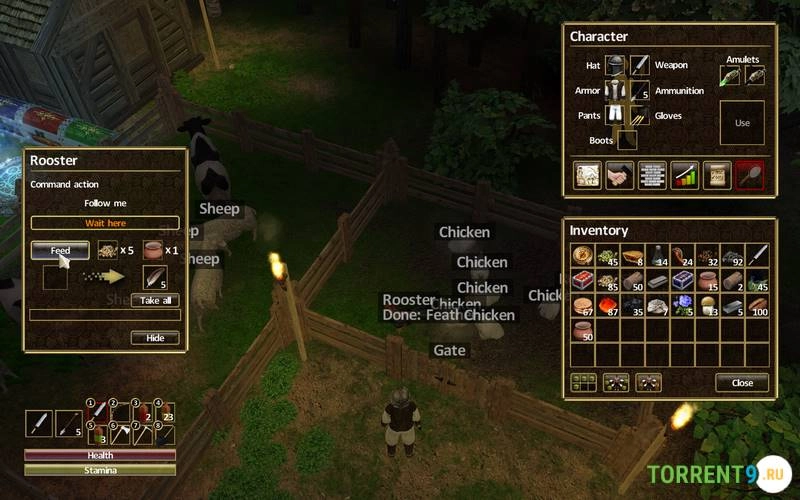The height and width of the screenshot is (500, 800).
Task: Choose the Follow me command
Action: 105,203
